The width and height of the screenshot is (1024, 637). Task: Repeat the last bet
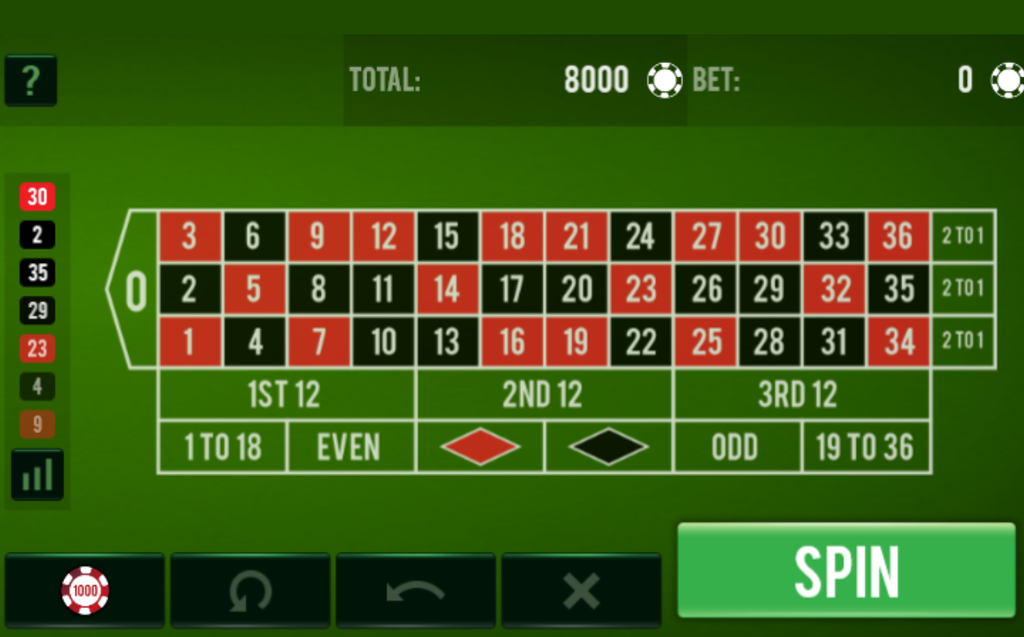point(250,590)
